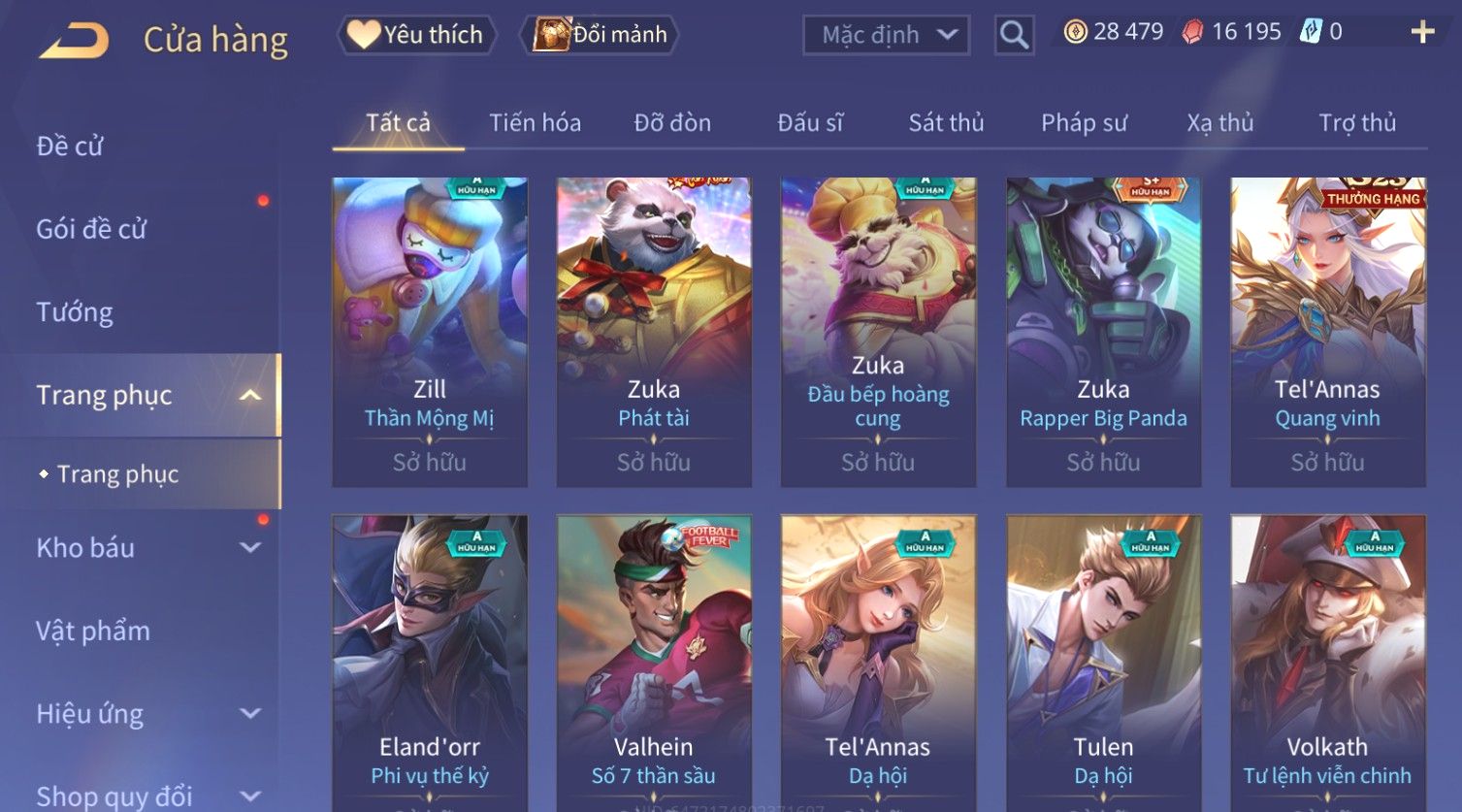Select the Đỡ đòn tab
The height and width of the screenshot is (812, 1462).
coord(672,123)
